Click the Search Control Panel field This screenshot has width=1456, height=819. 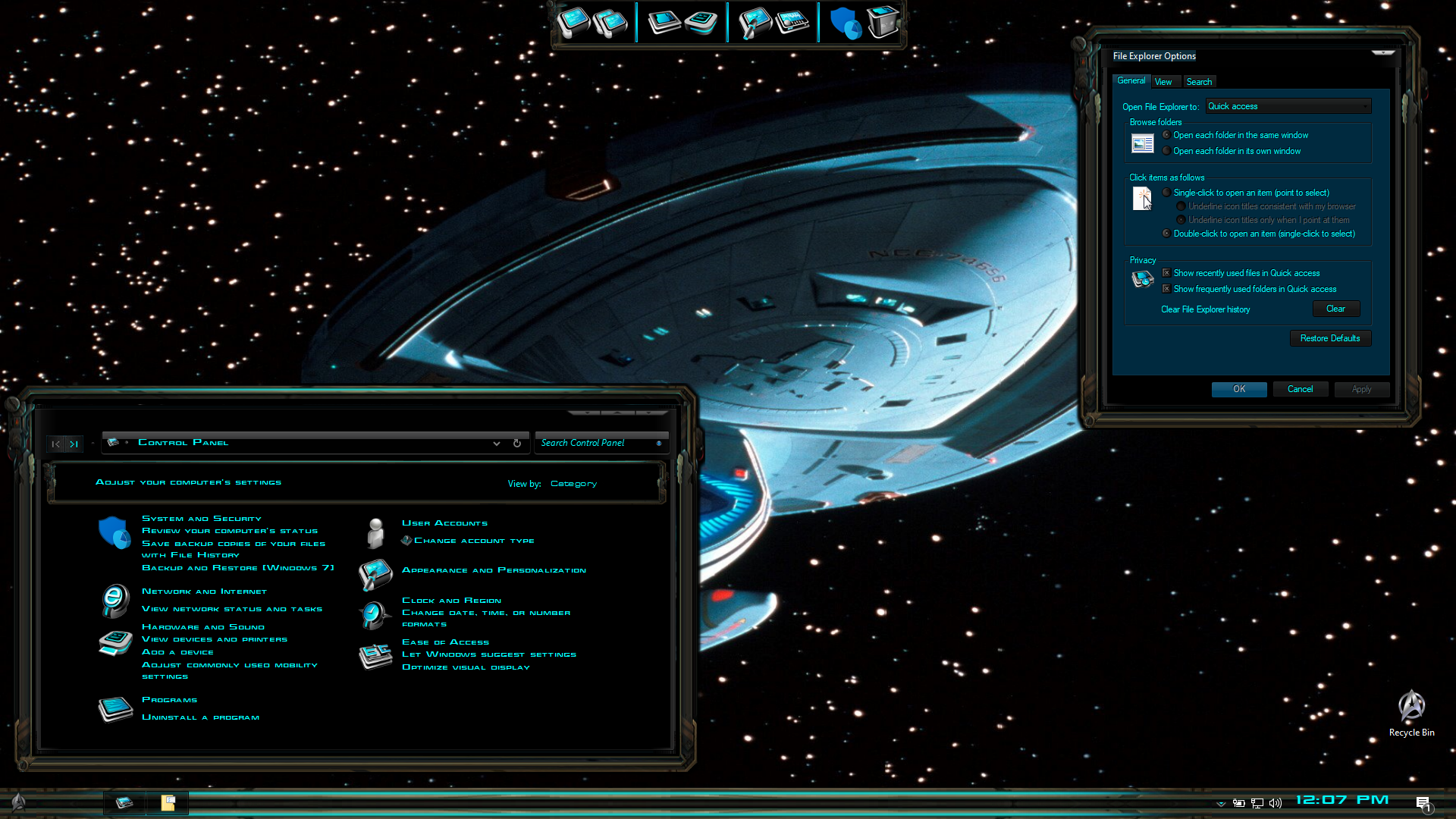tap(595, 443)
